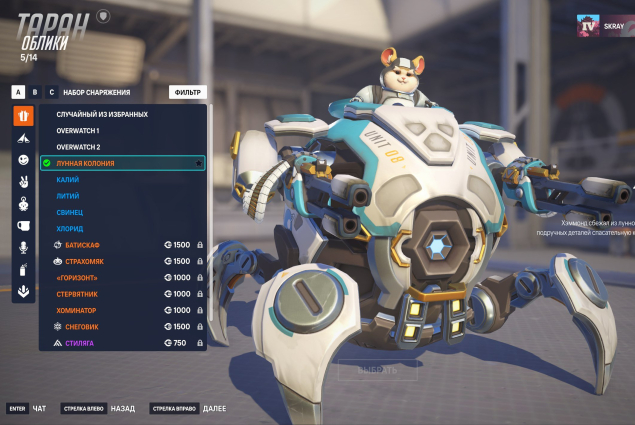Switch to loadout tab C
This screenshot has height=425, width=635.
tap(51, 92)
